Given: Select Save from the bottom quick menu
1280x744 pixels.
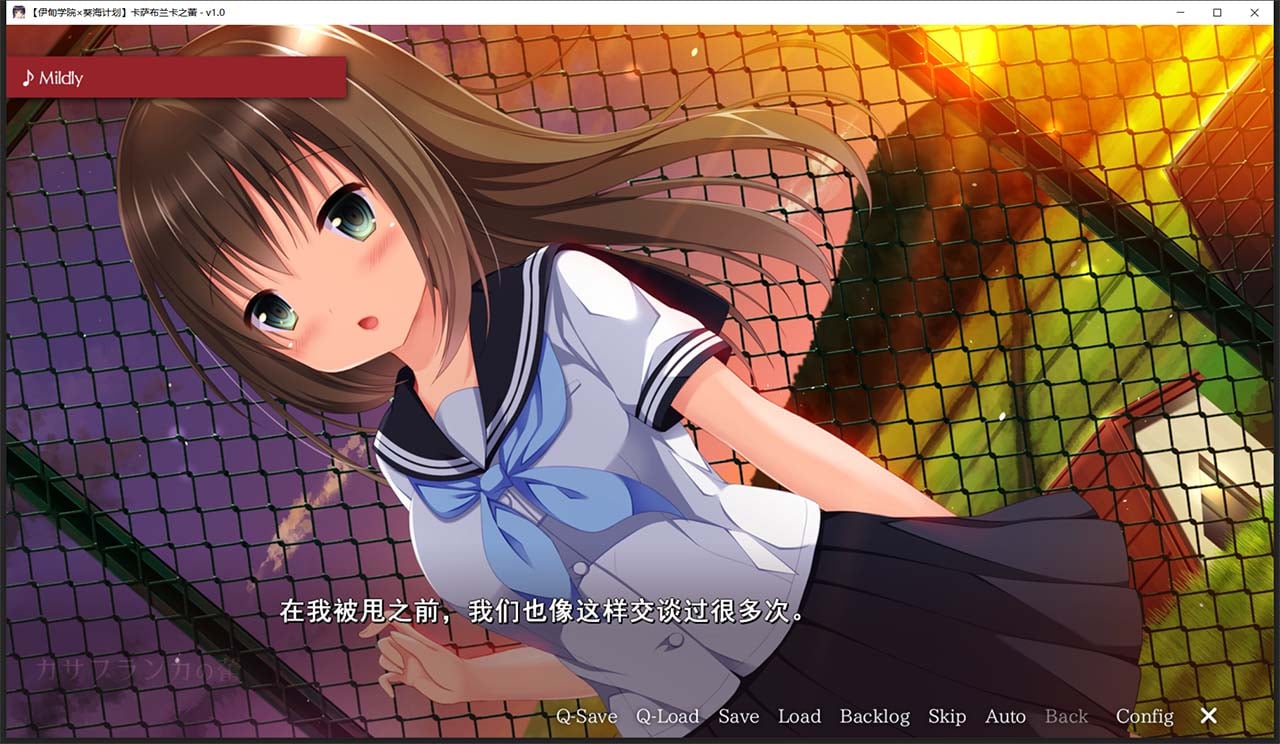Looking at the screenshot, I should 738,717.
